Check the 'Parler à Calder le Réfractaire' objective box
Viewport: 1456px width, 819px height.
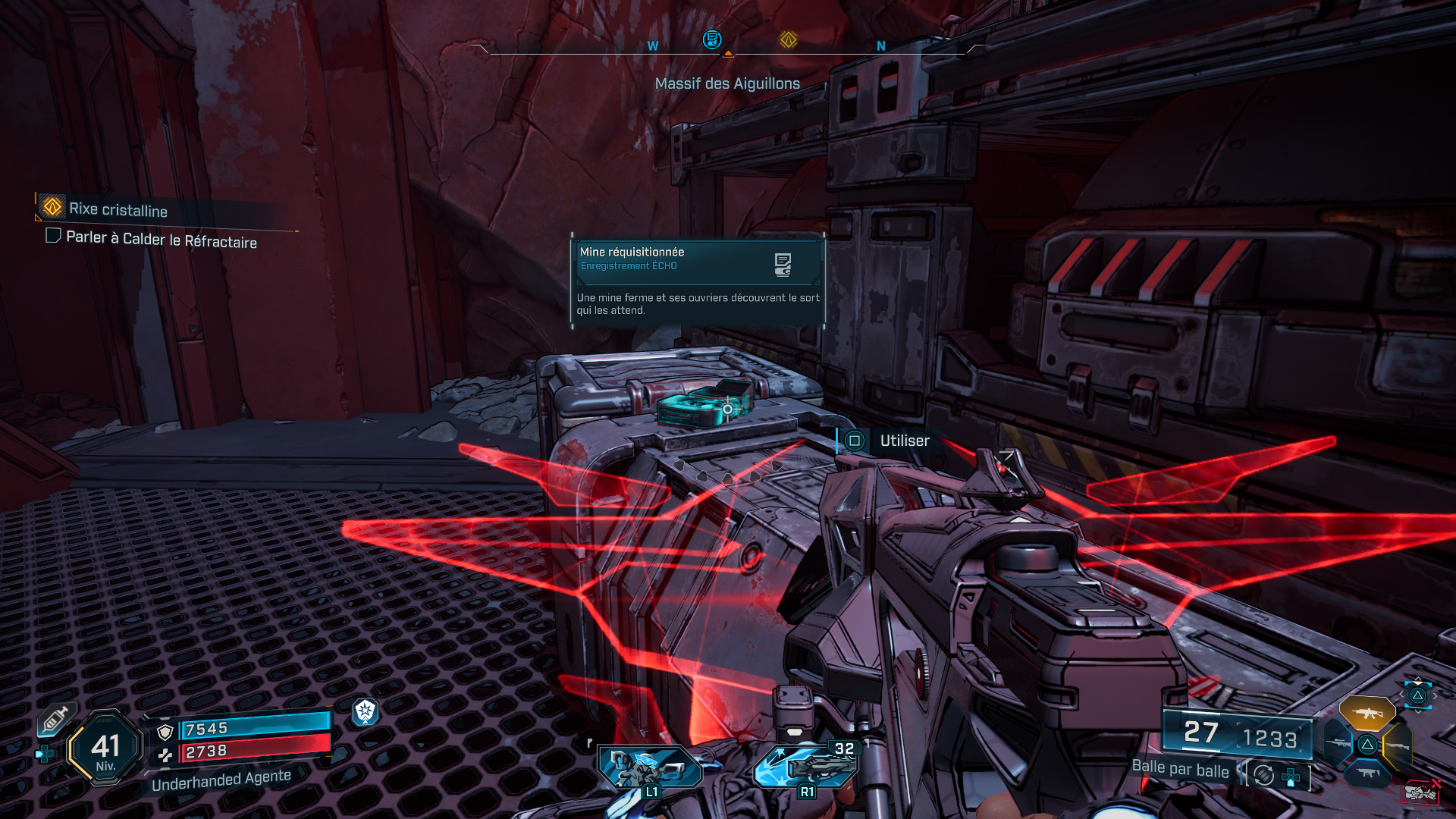[x=52, y=237]
